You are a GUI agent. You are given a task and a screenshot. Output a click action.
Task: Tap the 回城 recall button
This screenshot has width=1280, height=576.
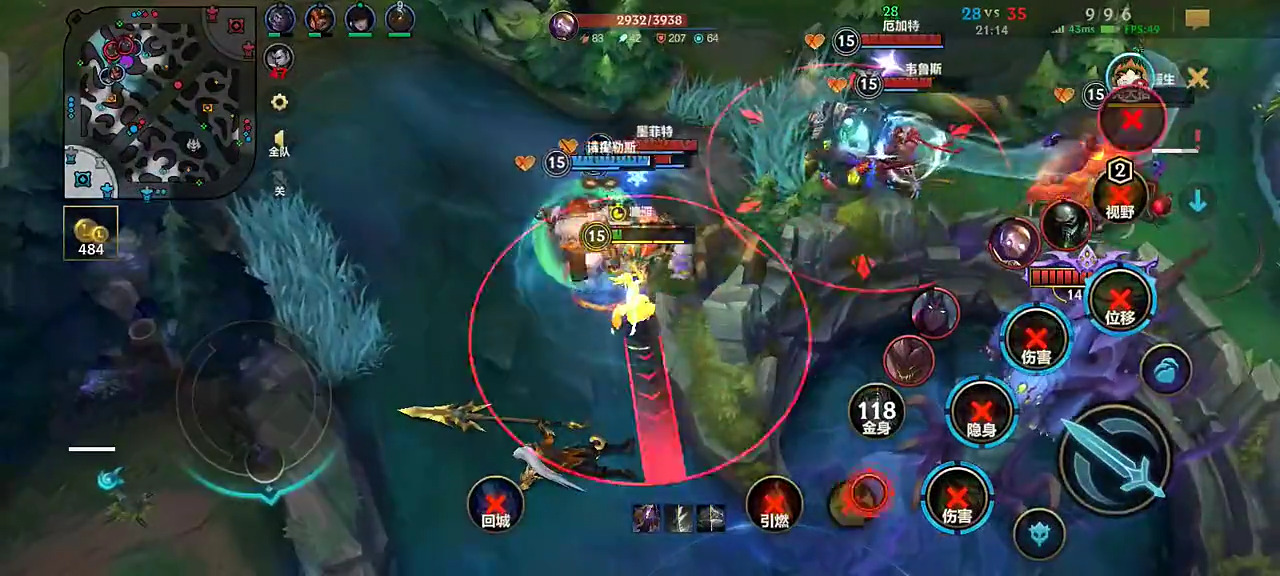click(496, 502)
